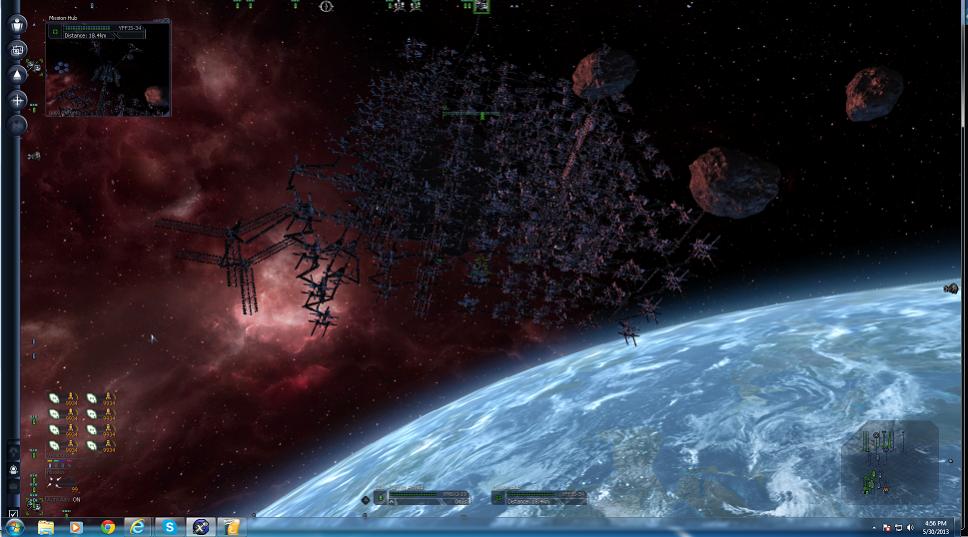Click the monitor display sidebar button
Screen dimensions: 968x537
click(17, 49)
